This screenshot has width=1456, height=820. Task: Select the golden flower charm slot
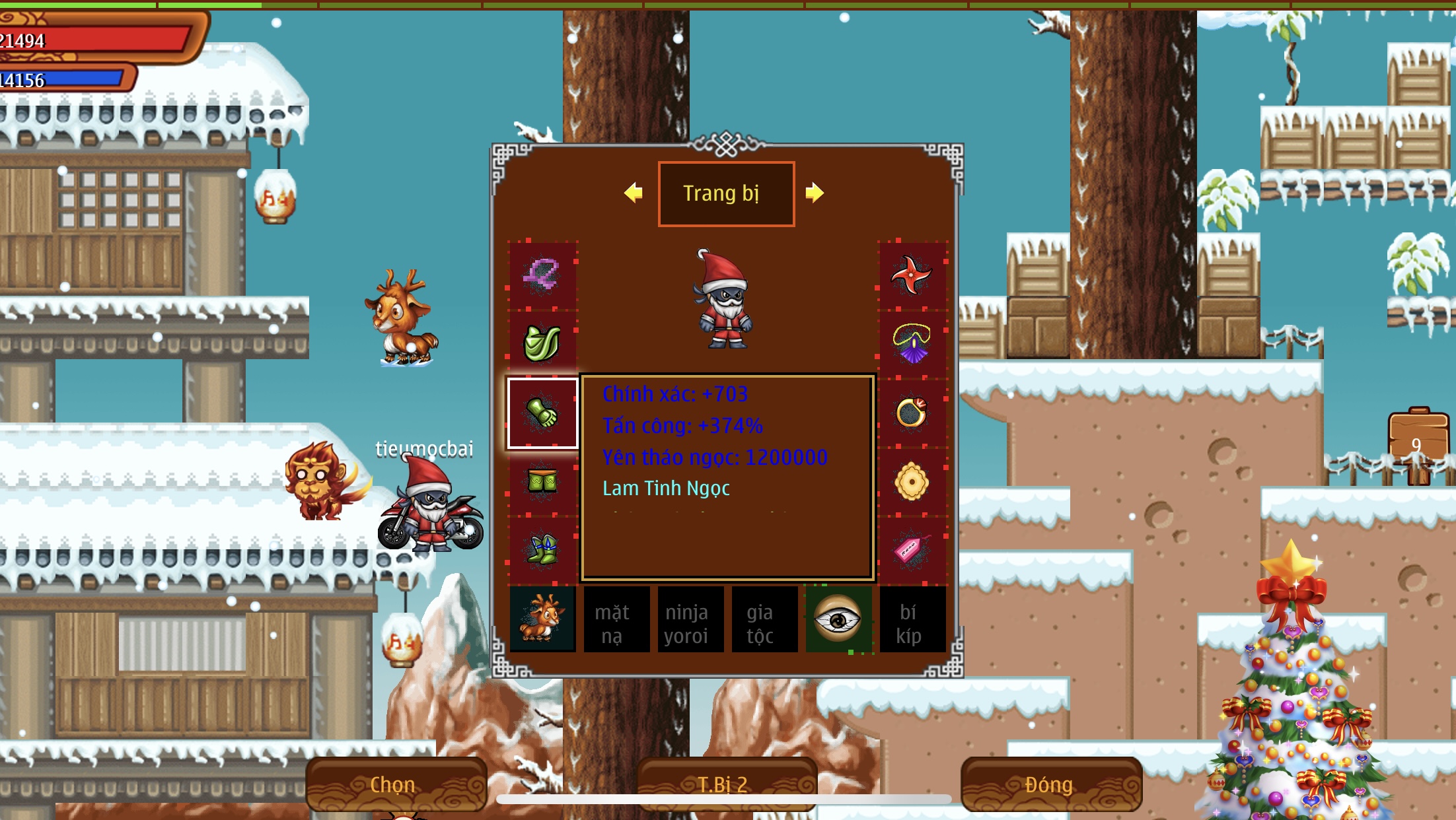pyautogui.click(x=912, y=482)
